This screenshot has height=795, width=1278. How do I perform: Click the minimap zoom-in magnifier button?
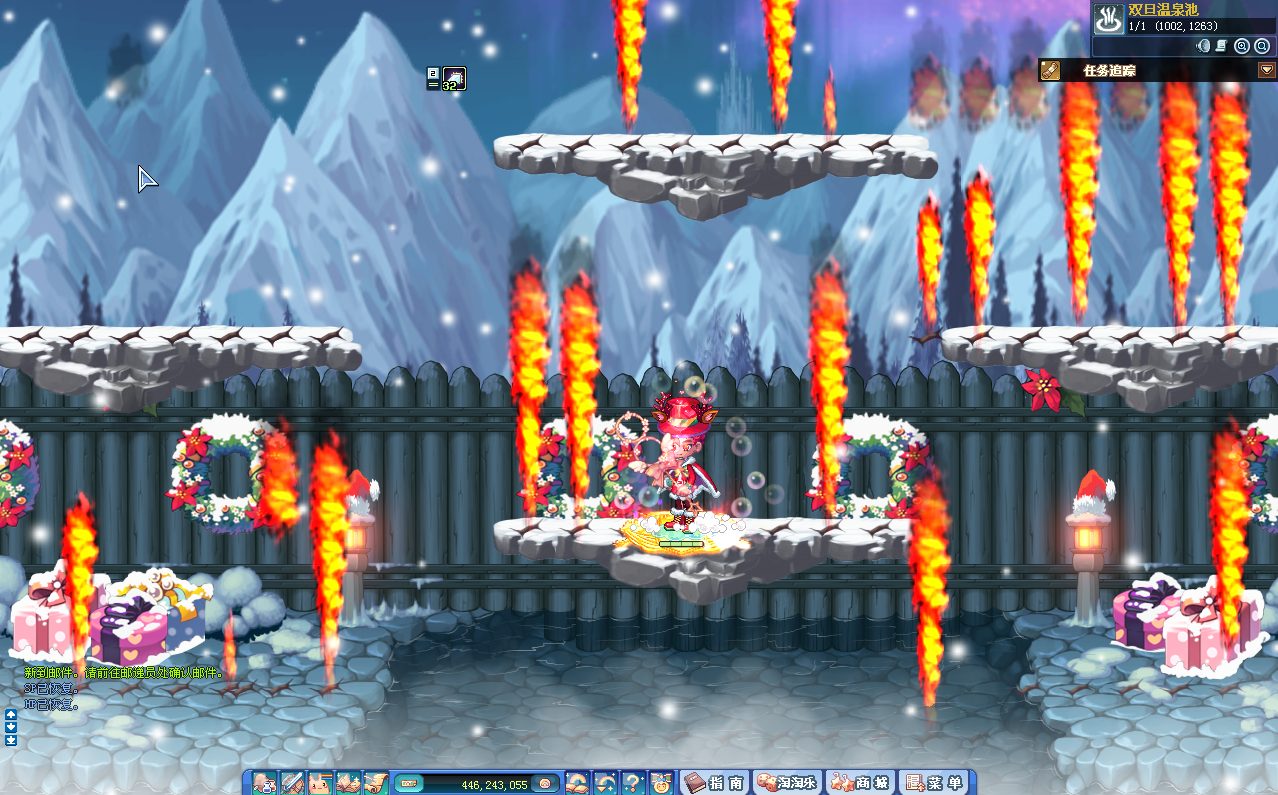[x=1242, y=46]
